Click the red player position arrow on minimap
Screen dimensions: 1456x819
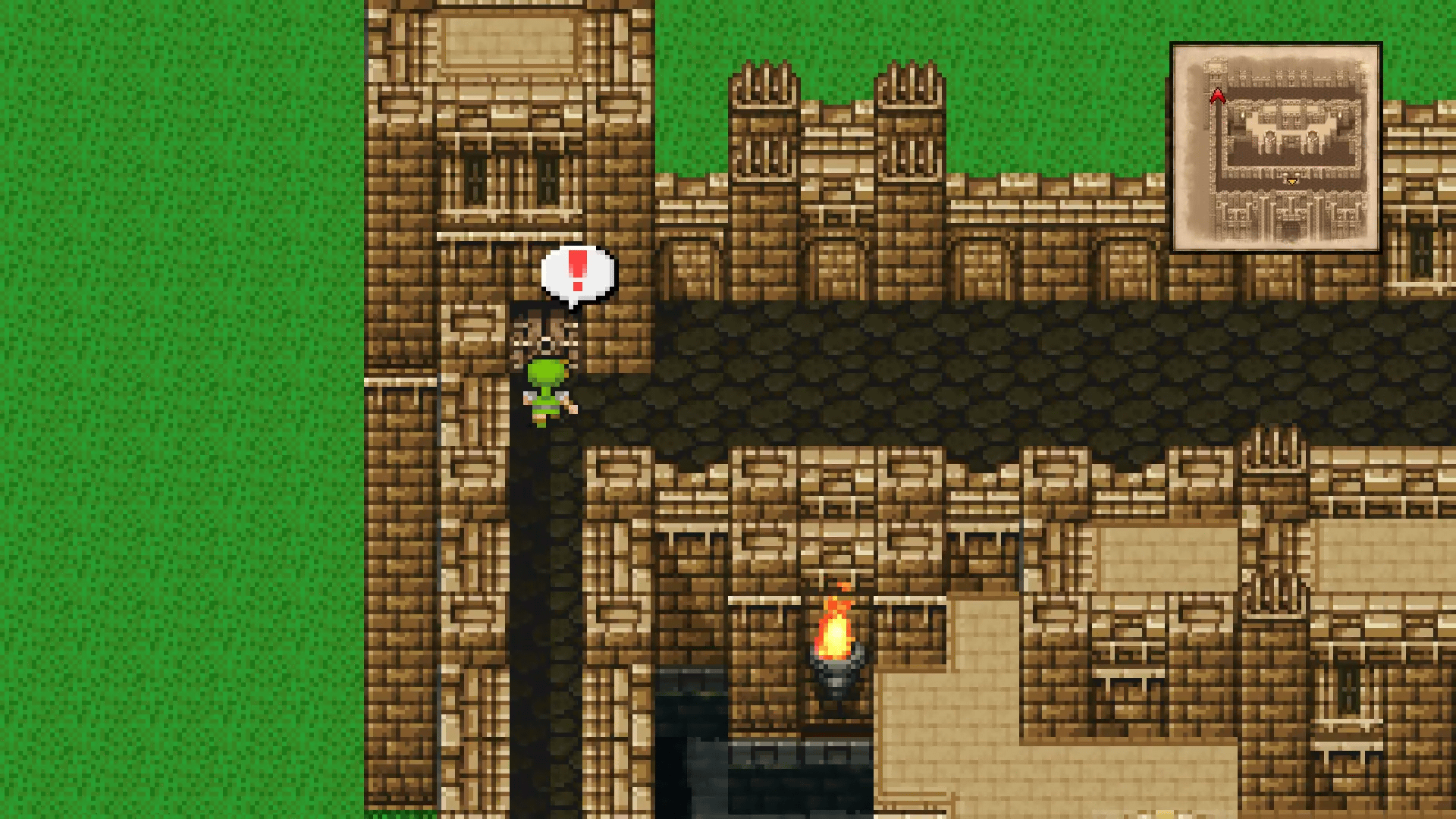[1219, 95]
